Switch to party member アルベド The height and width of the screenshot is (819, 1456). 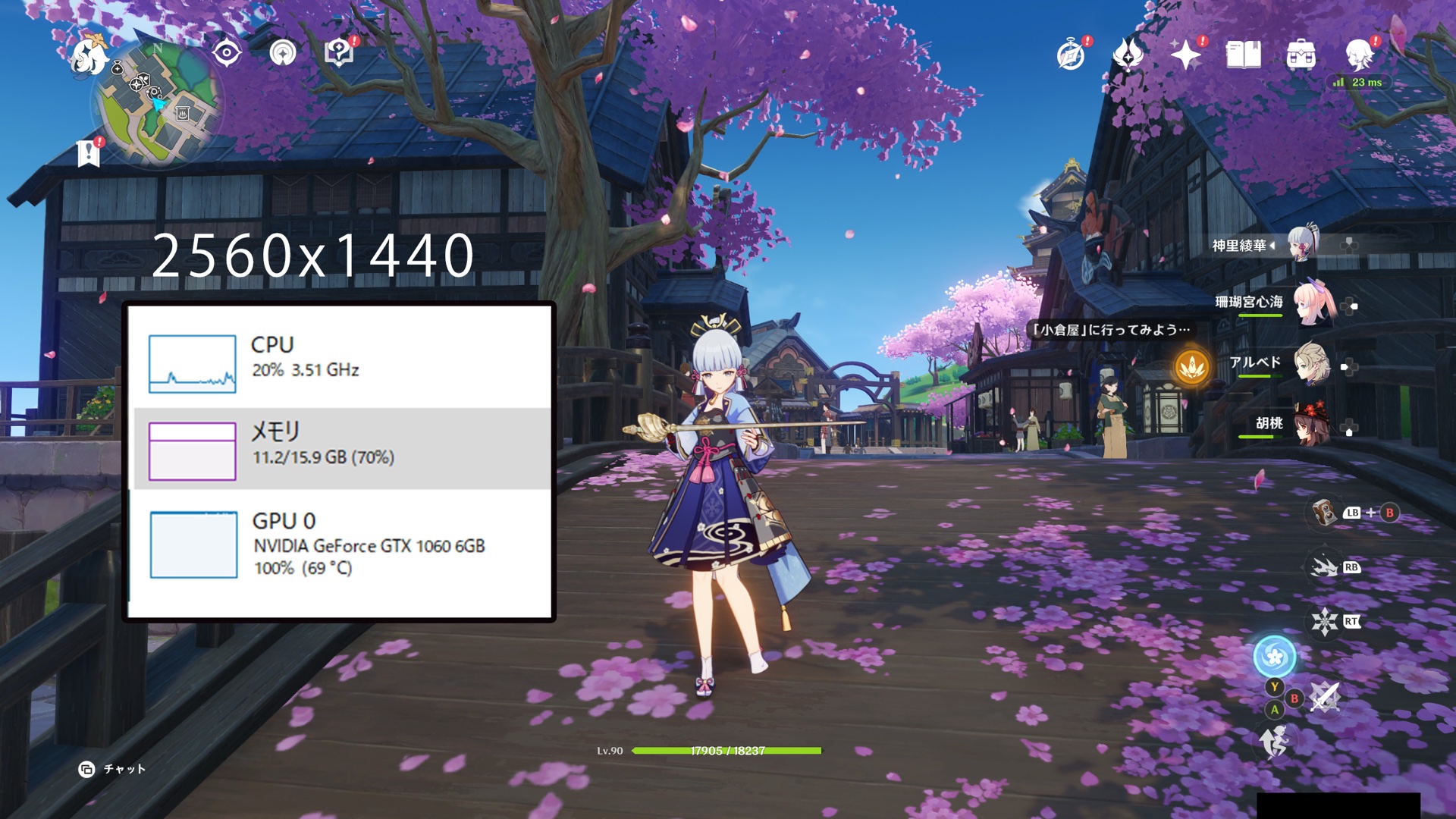tap(1310, 364)
